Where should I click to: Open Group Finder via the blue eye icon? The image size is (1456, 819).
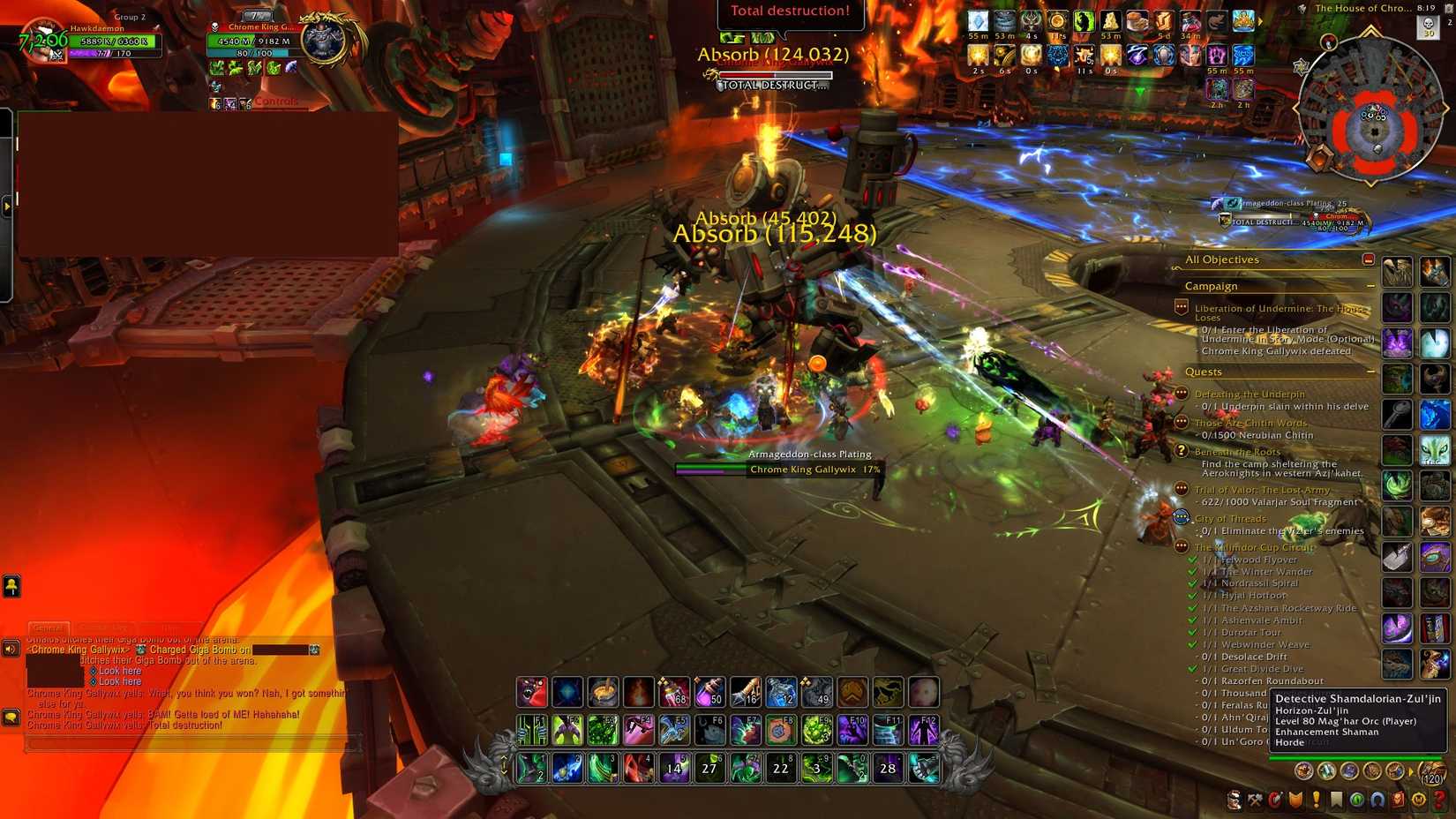[1376, 800]
